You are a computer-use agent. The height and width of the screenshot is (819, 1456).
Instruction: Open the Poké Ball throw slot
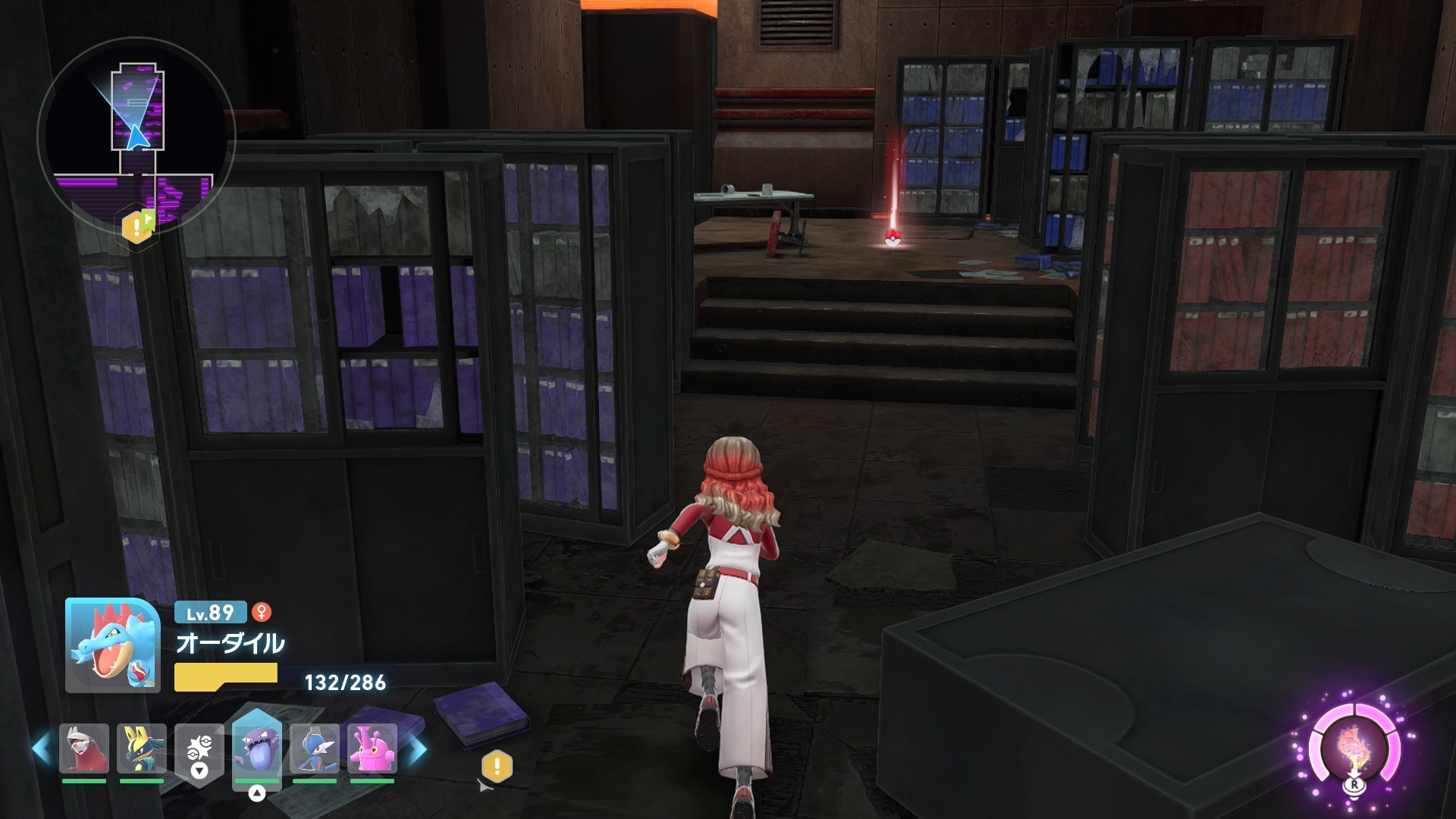pos(199,750)
